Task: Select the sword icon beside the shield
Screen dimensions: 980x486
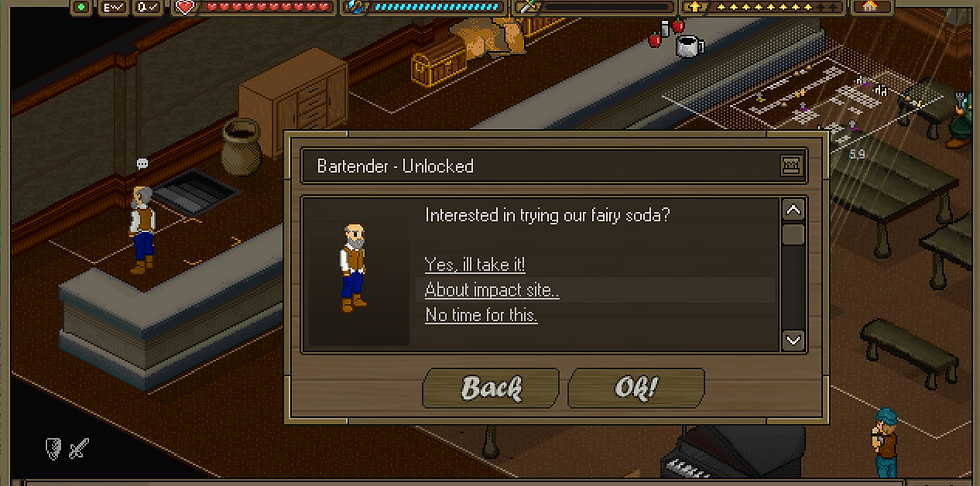Action: click(x=78, y=449)
